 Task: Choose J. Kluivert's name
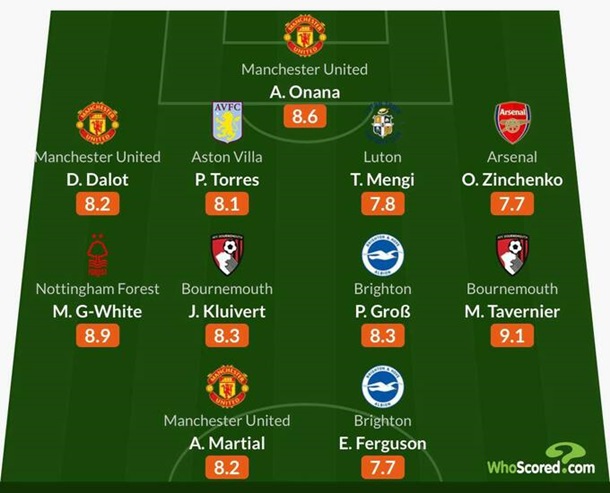pyautogui.click(x=227, y=311)
